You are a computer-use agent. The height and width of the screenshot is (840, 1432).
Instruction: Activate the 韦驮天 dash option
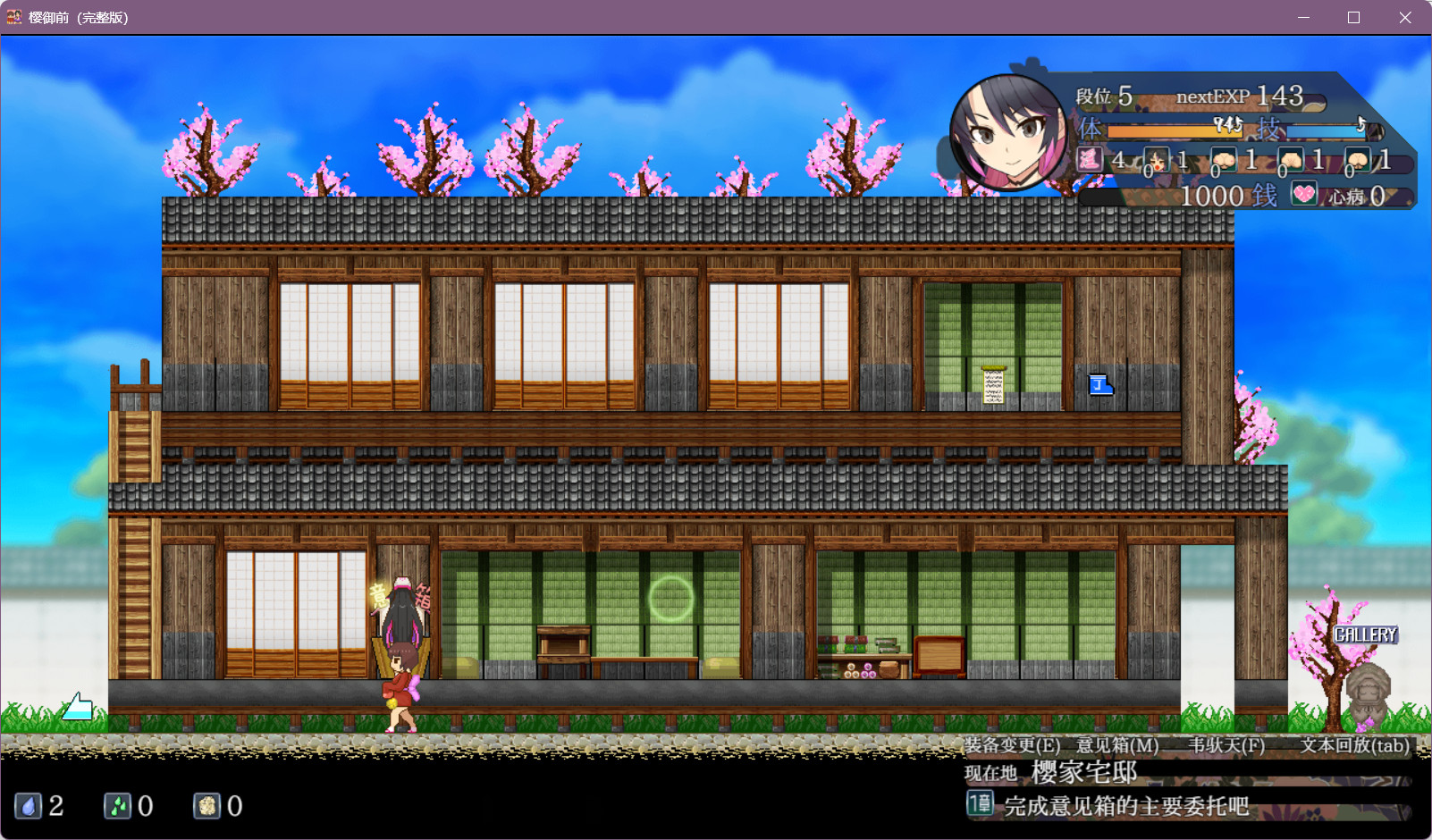(x=1226, y=745)
